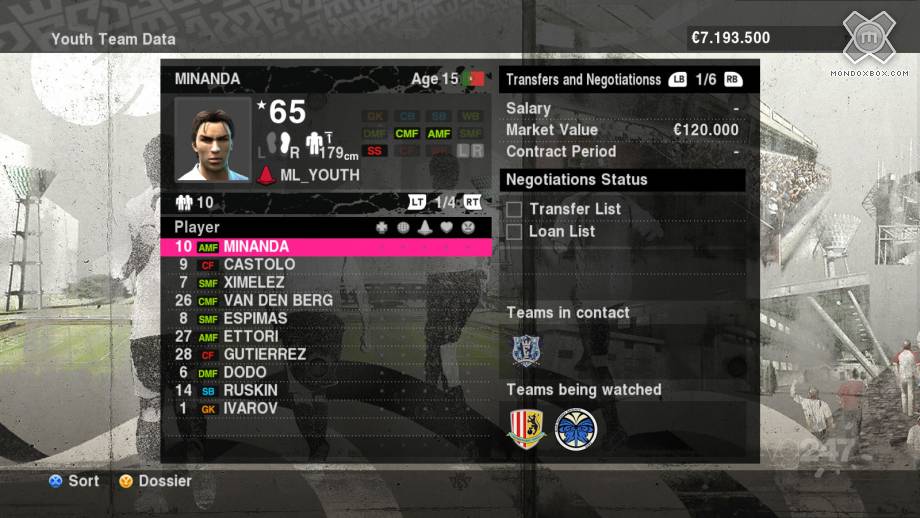Select the red and yellow striped club crest
920x518 pixels.
(x=526, y=428)
